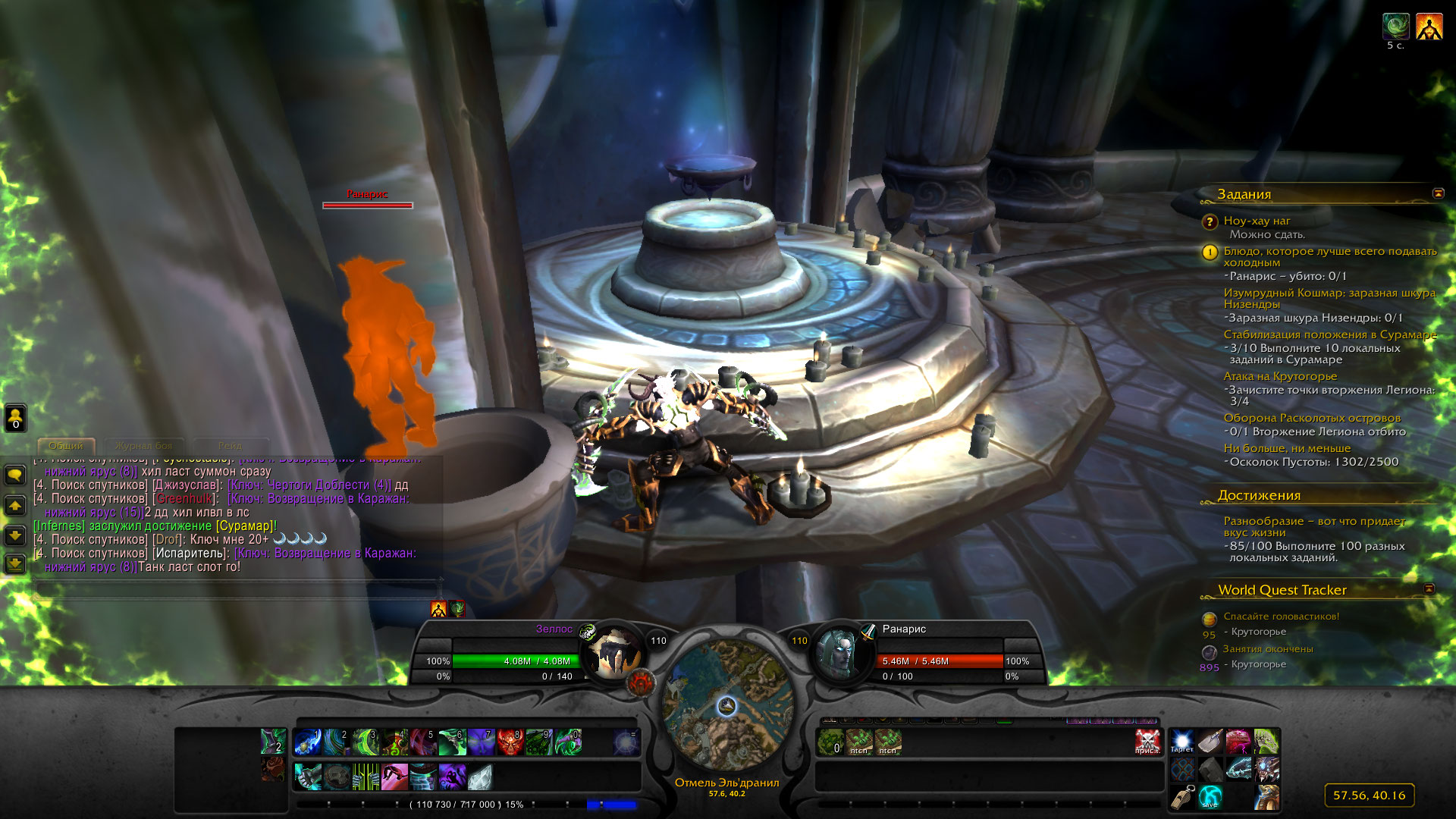1456x819 pixels.
Task: Activate the green bars Imprison ability
Action: point(366,777)
